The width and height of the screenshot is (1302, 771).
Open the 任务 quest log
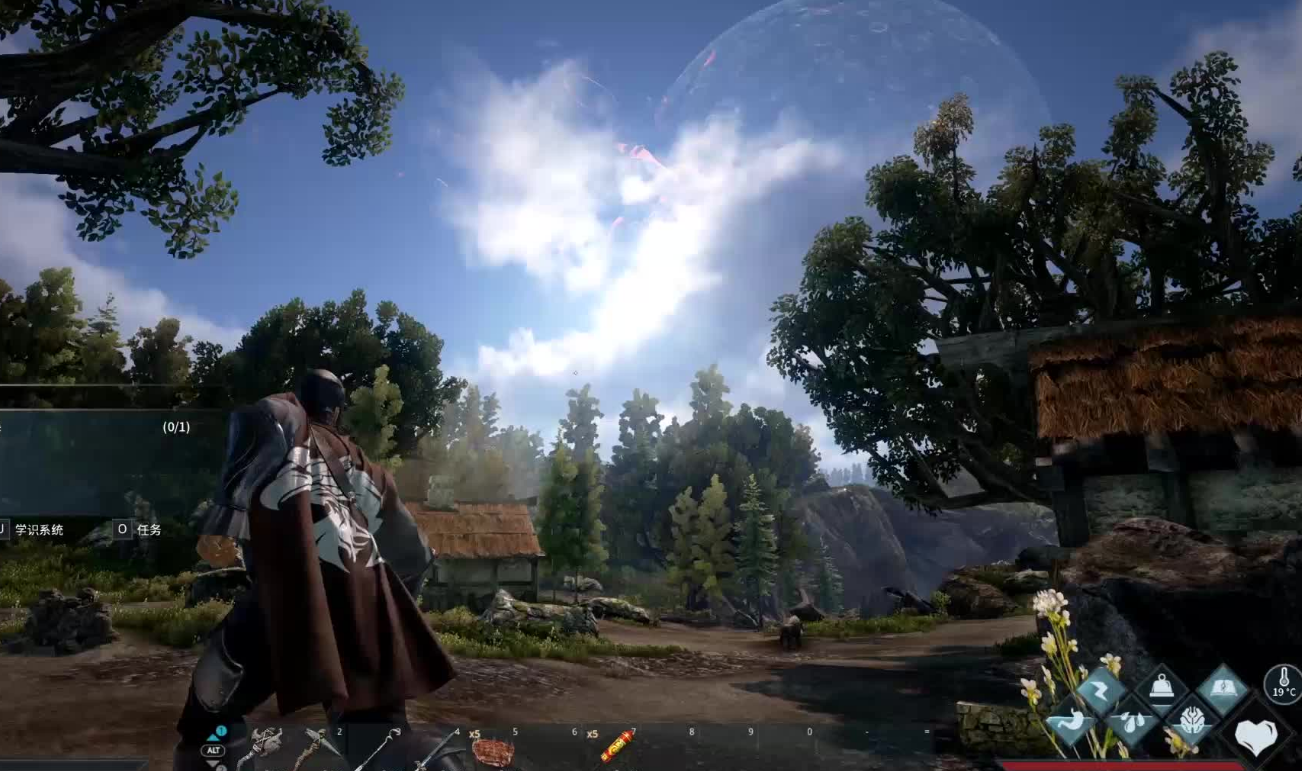click(149, 529)
